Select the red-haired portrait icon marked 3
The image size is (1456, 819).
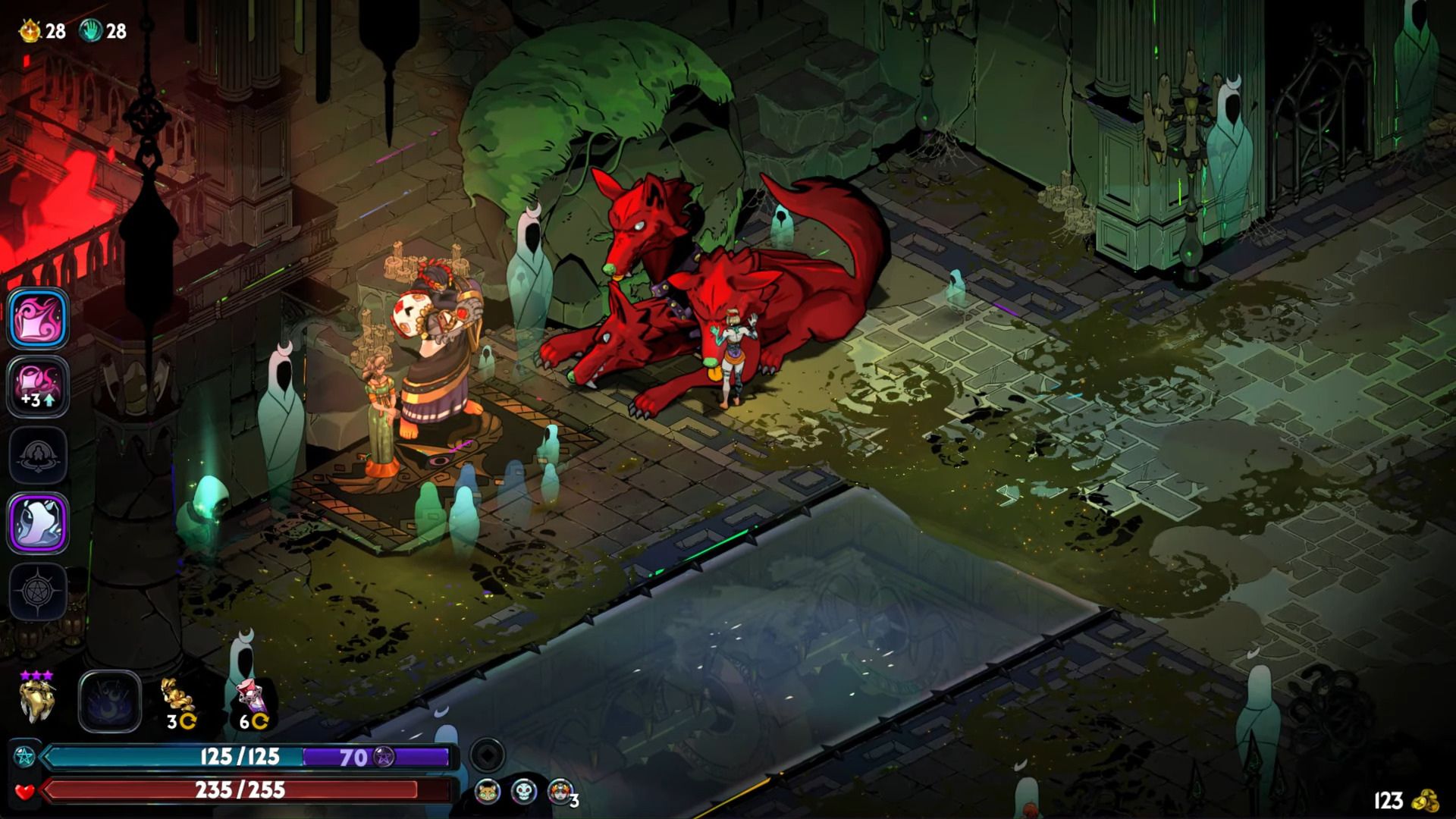coord(560,792)
